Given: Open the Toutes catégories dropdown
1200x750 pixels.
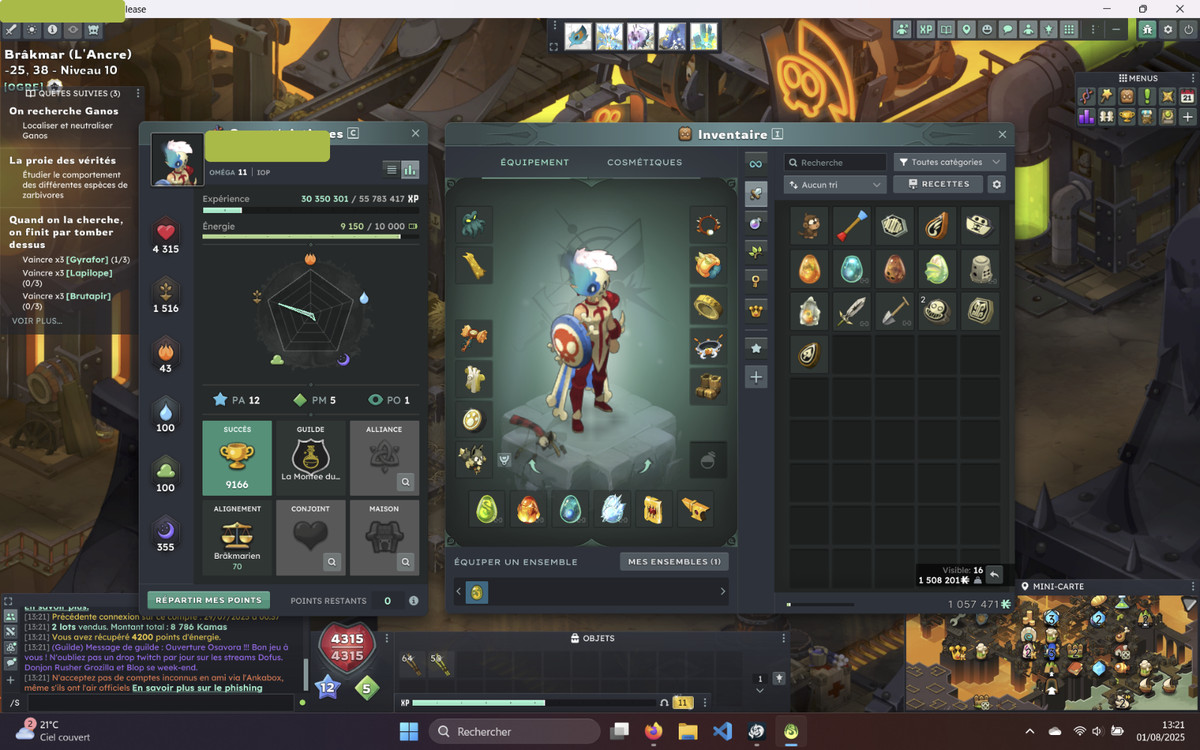Looking at the screenshot, I should coord(949,162).
